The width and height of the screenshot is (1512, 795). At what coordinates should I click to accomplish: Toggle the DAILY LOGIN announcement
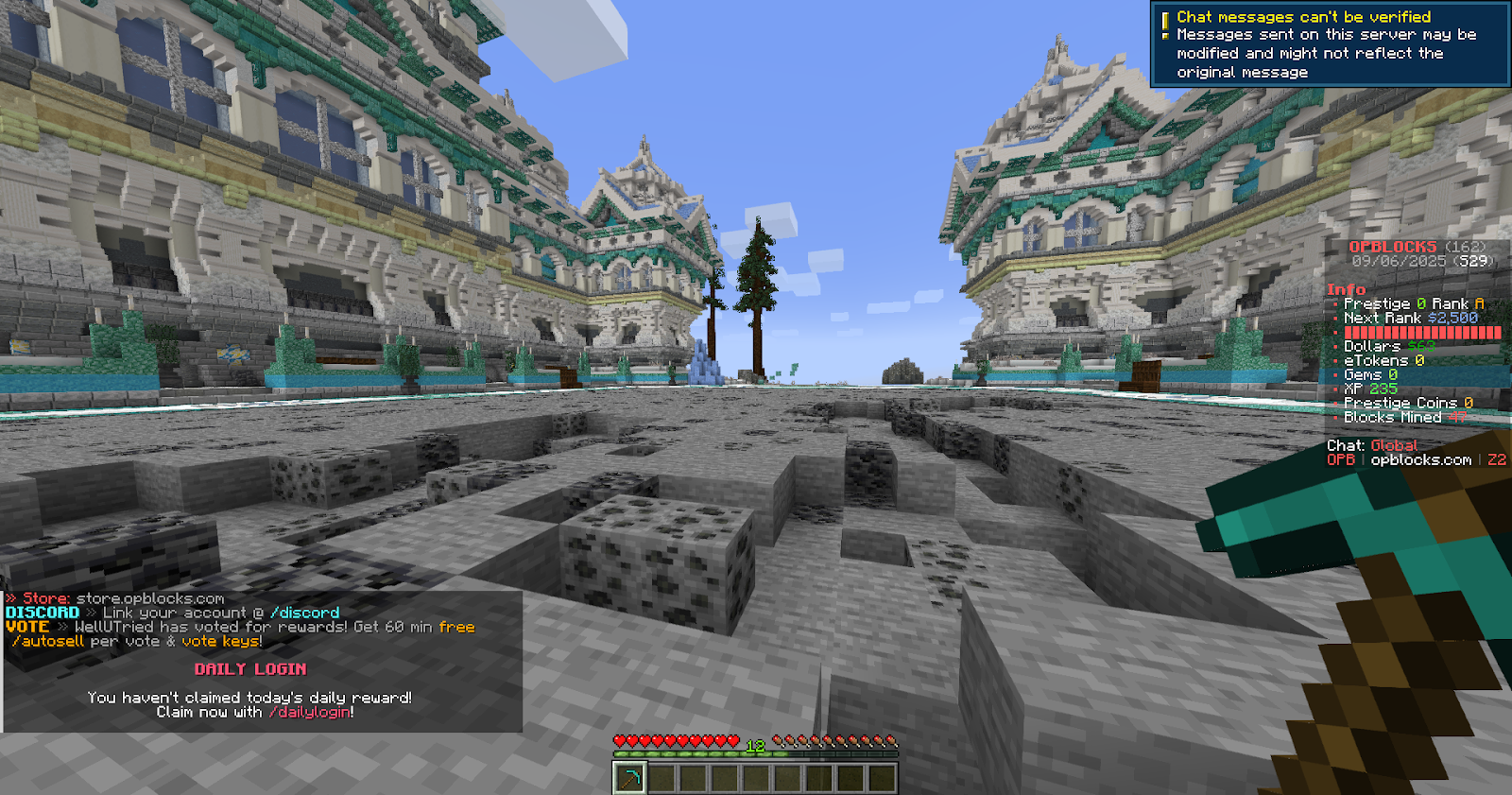pos(249,668)
